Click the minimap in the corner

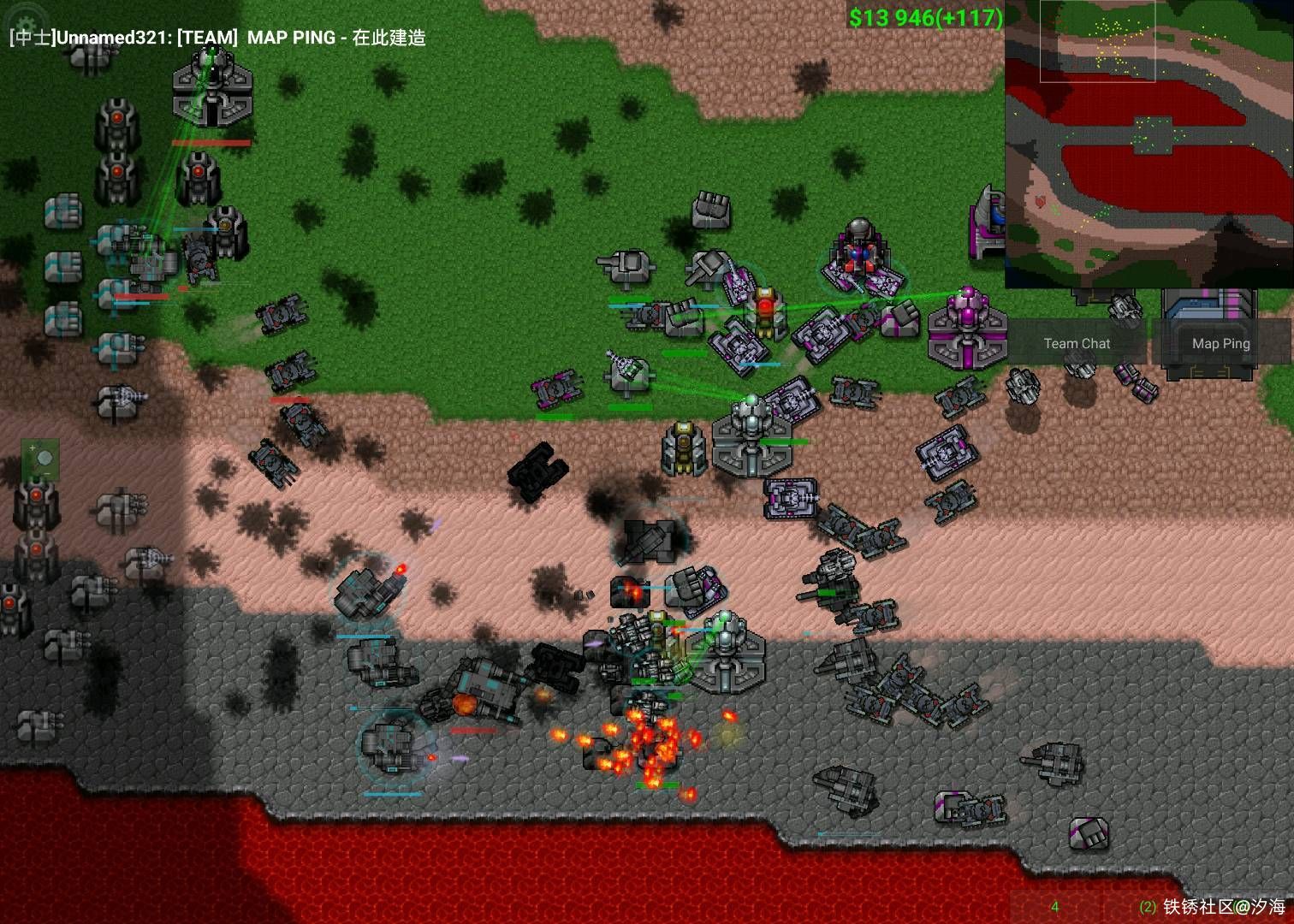tap(1149, 144)
